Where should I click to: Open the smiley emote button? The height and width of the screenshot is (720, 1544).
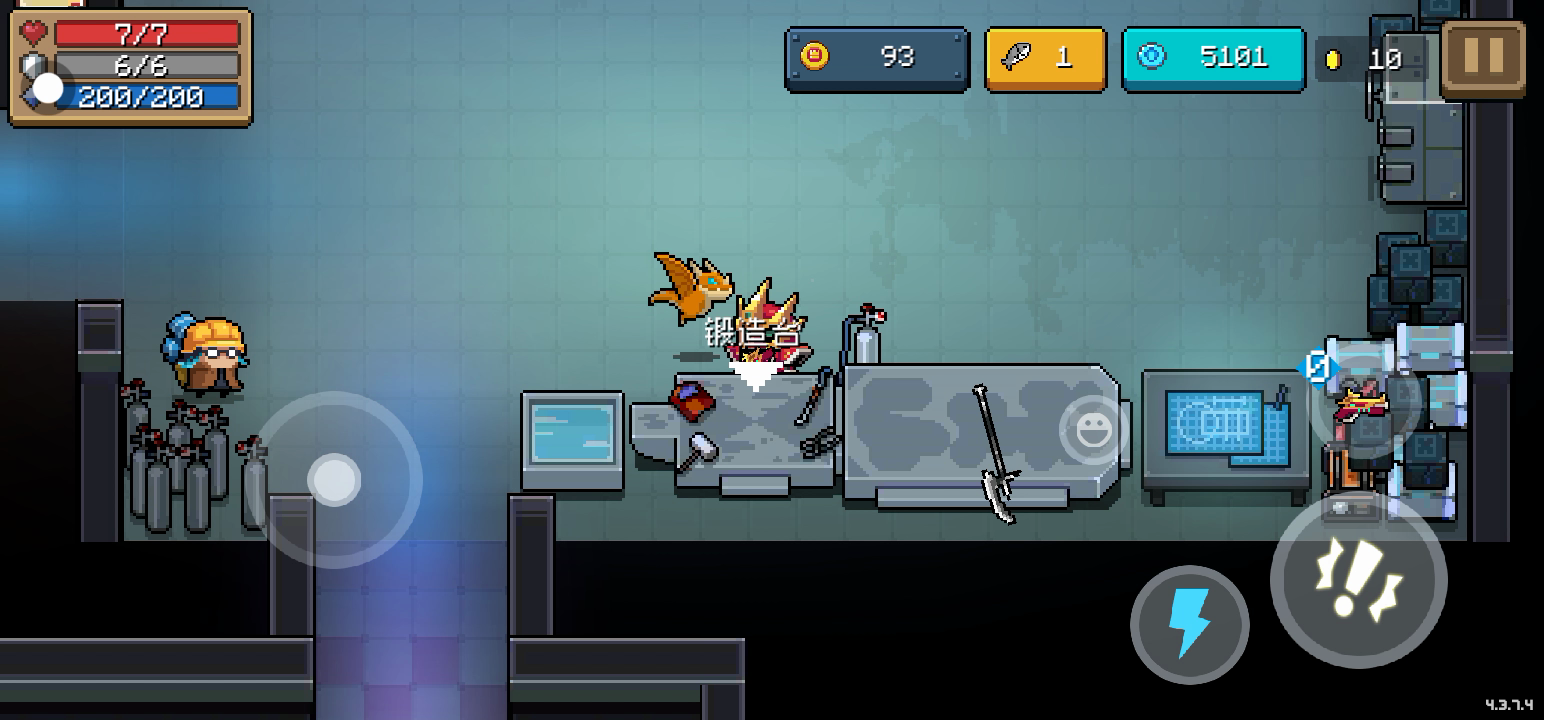[1090, 431]
